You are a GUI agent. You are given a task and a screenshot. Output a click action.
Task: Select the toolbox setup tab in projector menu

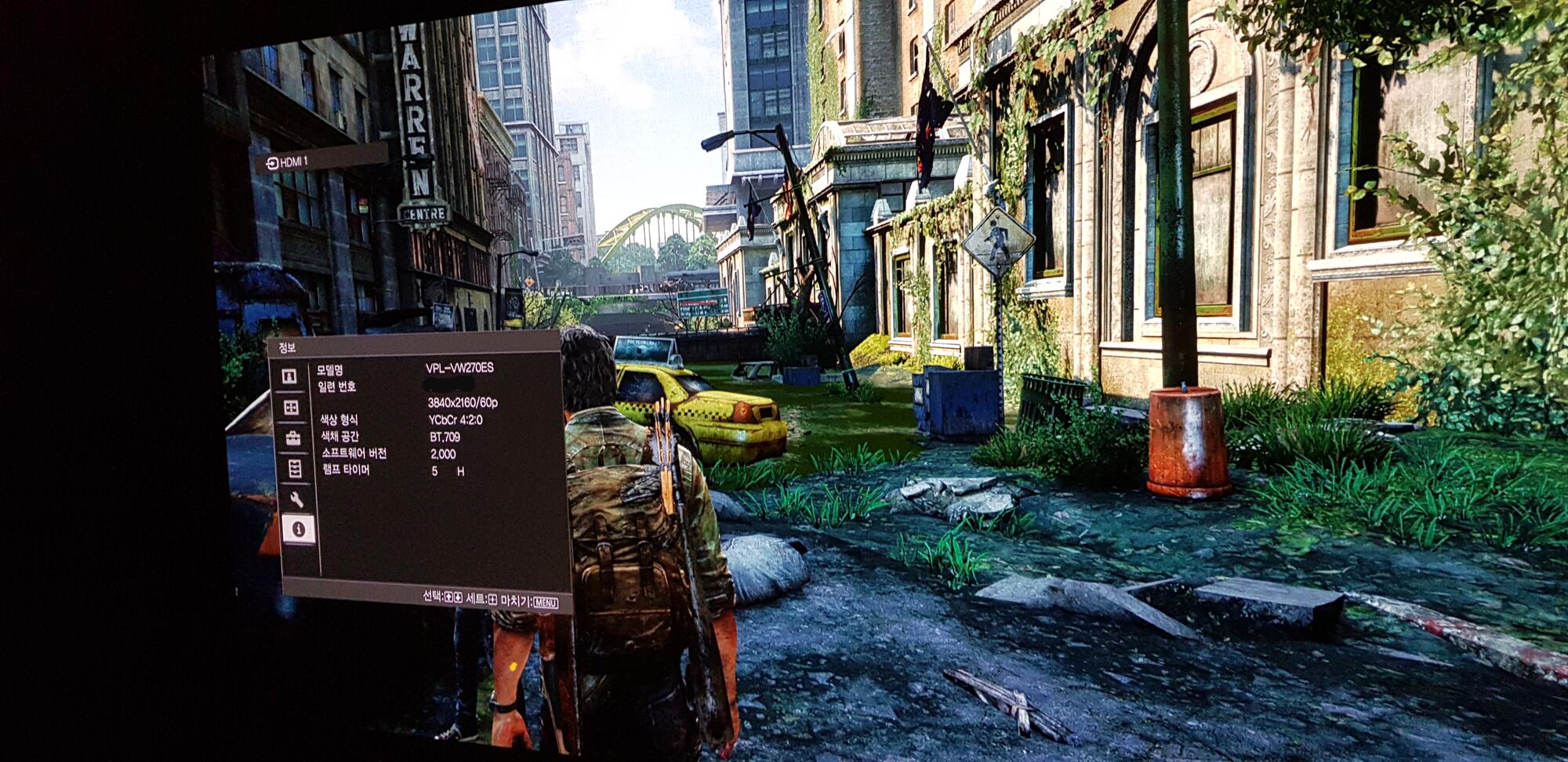(293, 438)
